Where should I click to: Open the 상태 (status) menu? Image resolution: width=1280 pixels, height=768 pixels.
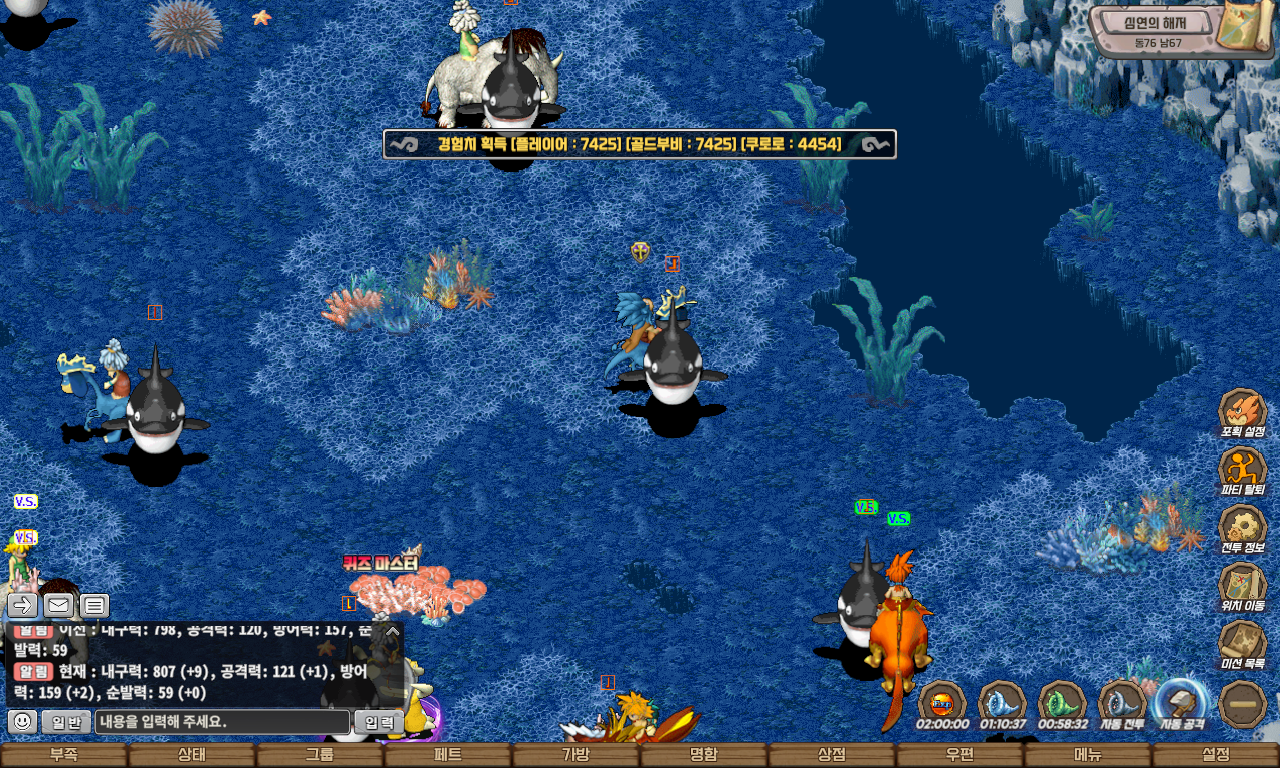pyautogui.click(x=192, y=755)
